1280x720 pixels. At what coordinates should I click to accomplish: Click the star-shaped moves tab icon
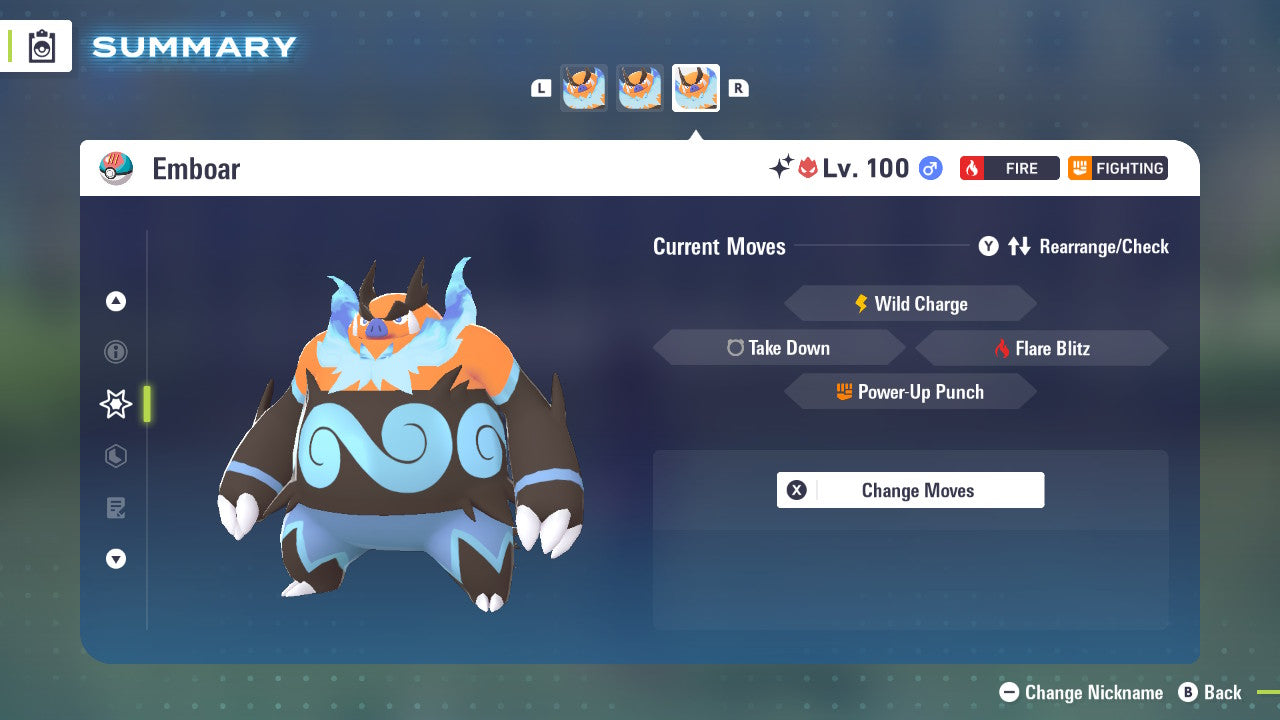115,404
